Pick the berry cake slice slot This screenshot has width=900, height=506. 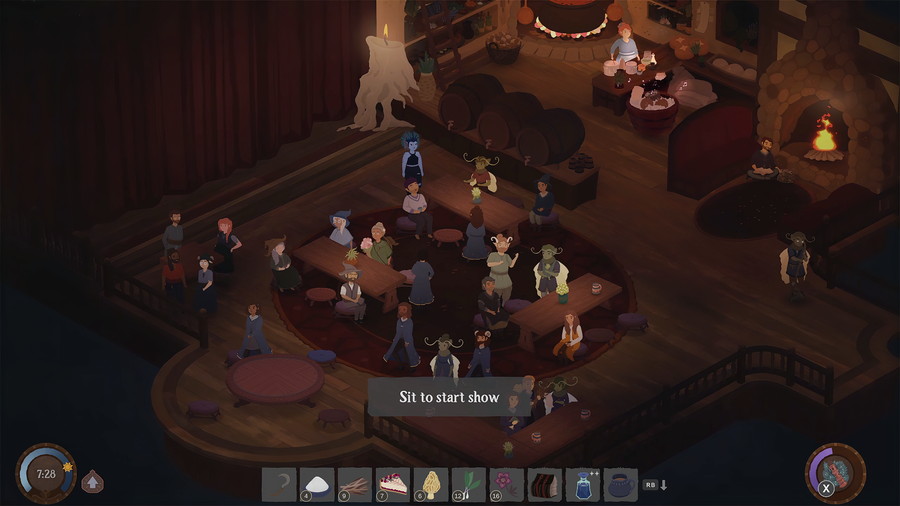393,484
